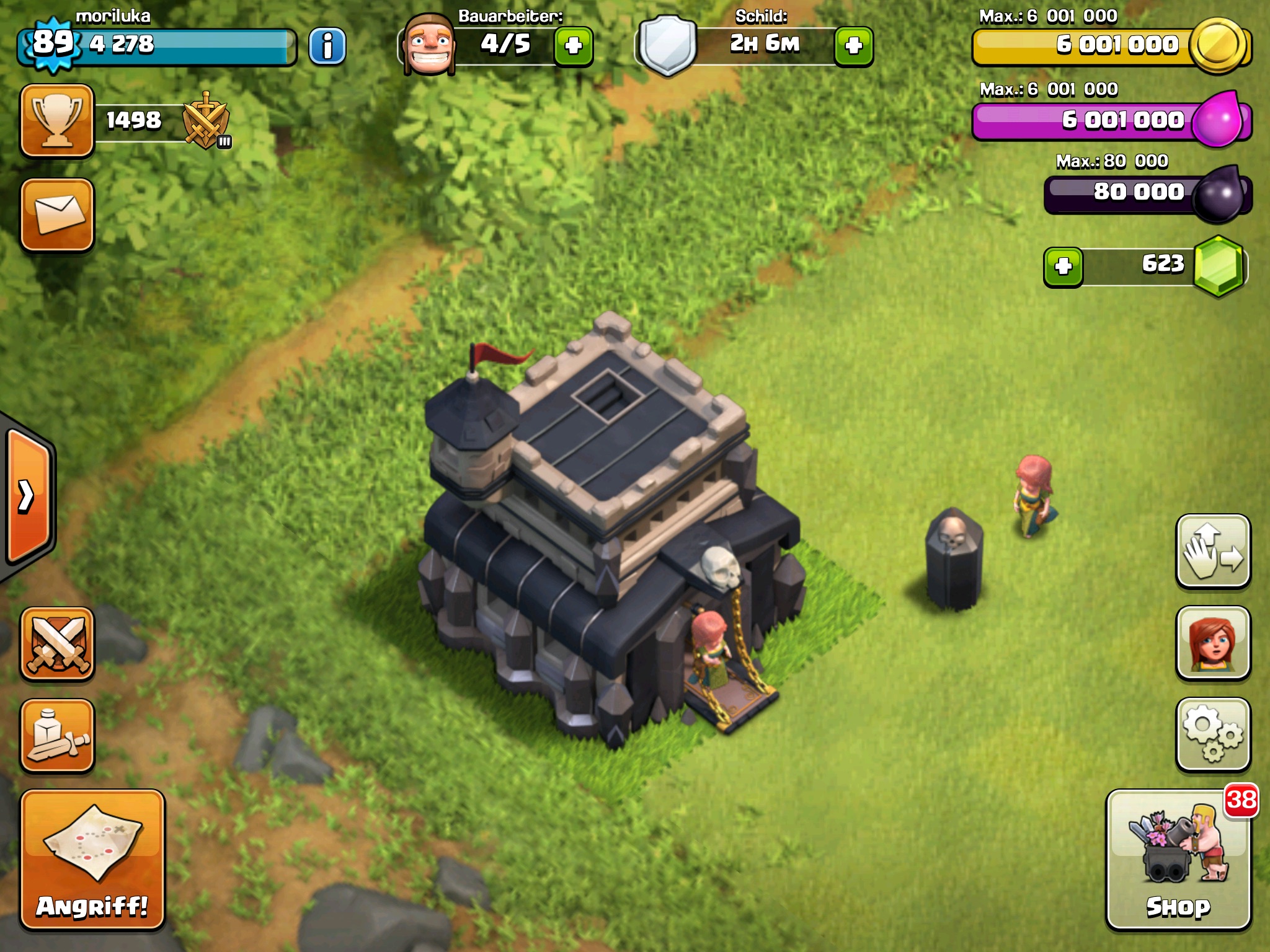The image size is (1270, 952).
Task: Open the mail envelope inbox
Action: click(x=57, y=214)
